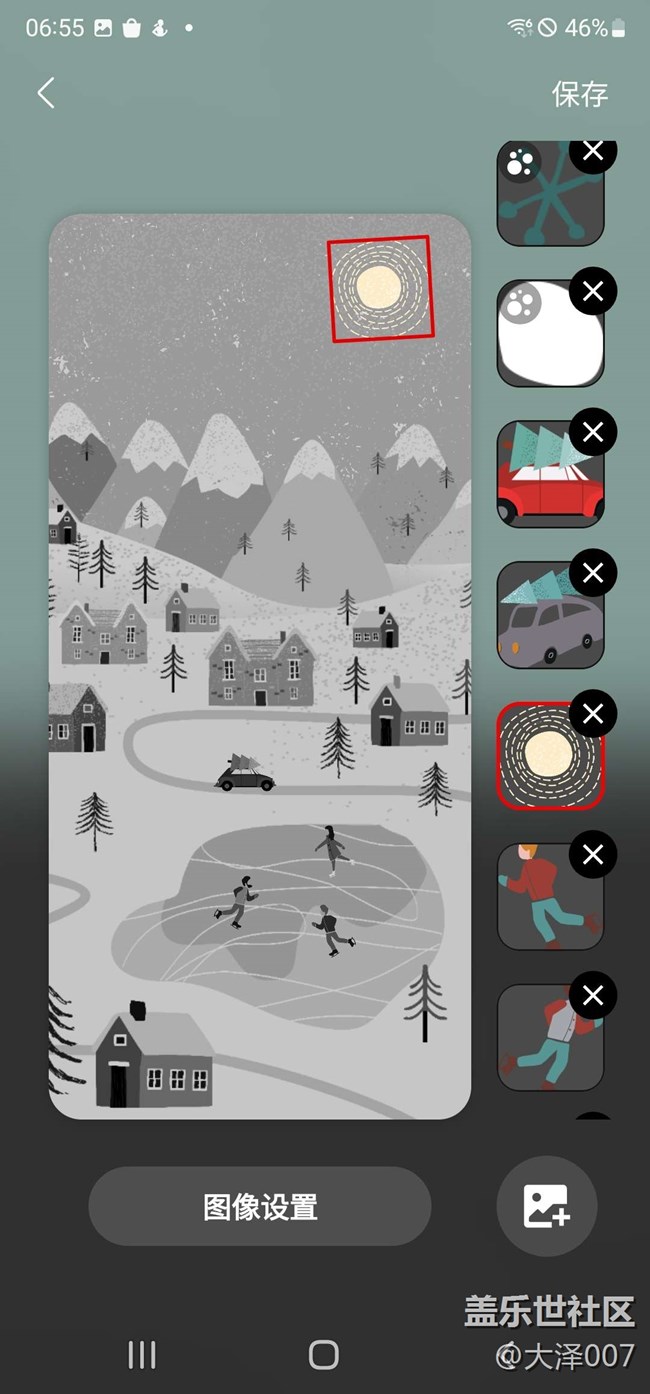Remove the red-sweater skater sticker
This screenshot has height=1394, width=650.
click(x=593, y=855)
